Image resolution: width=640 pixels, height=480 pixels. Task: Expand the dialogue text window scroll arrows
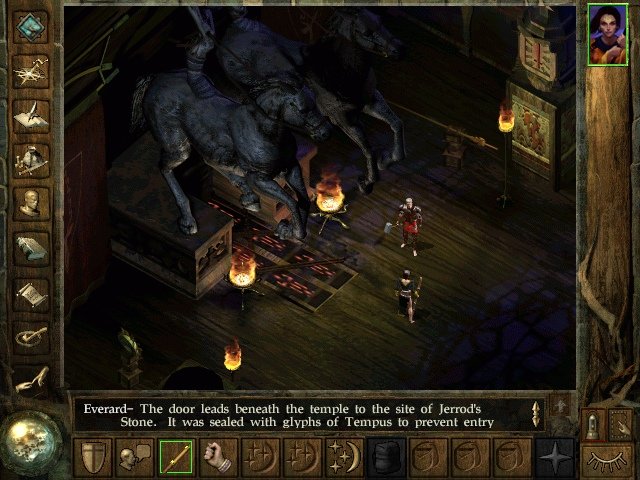point(537,414)
